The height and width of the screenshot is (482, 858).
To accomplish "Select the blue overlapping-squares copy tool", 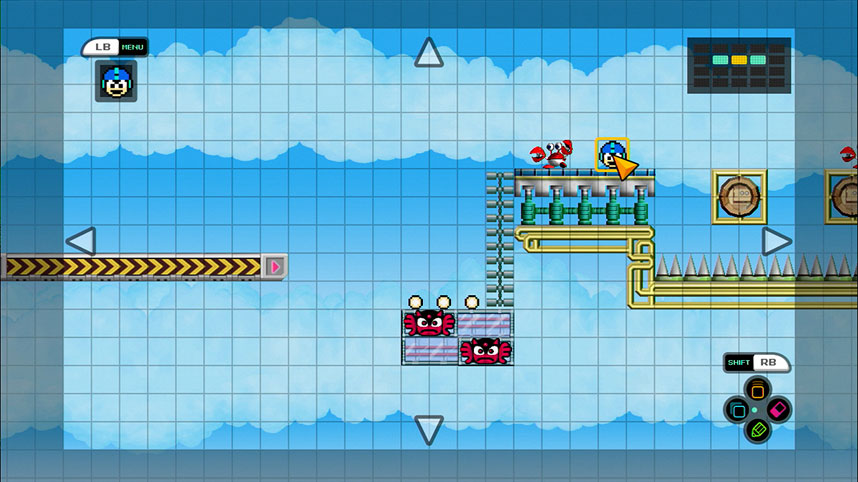I will pos(737,410).
